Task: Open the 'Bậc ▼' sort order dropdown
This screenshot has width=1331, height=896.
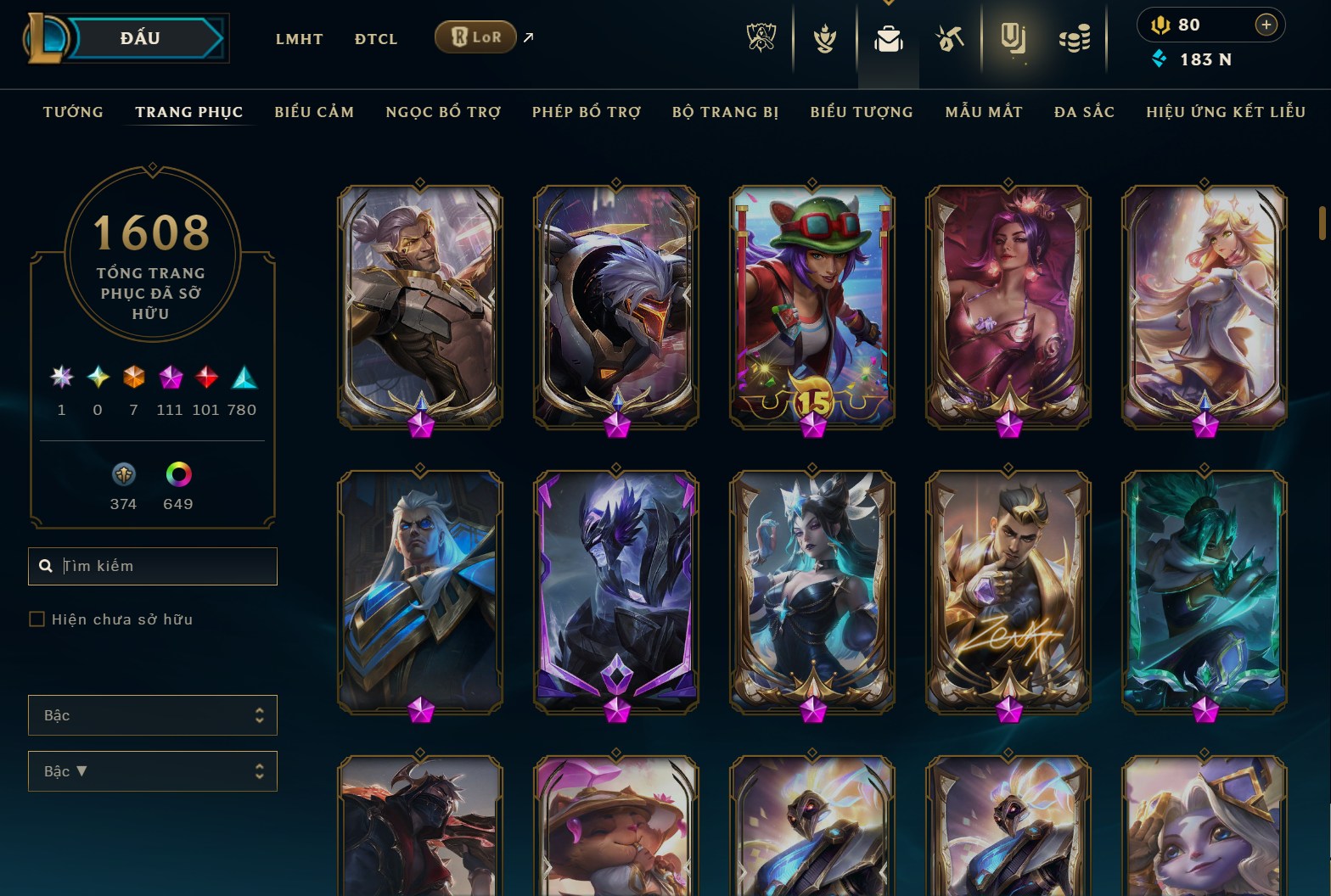Action: (x=153, y=771)
